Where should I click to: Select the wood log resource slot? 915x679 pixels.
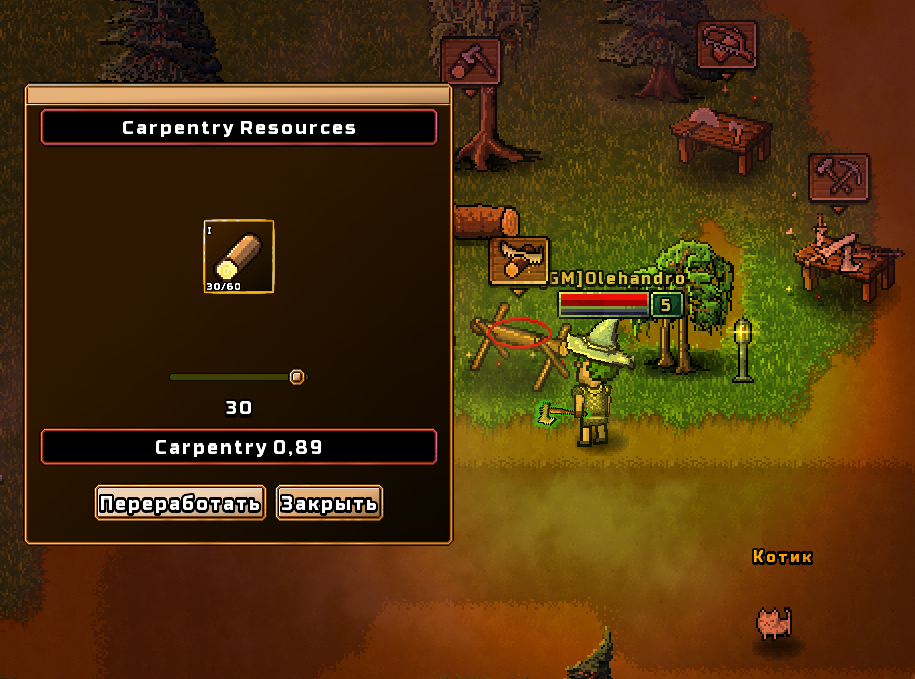[239, 257]
